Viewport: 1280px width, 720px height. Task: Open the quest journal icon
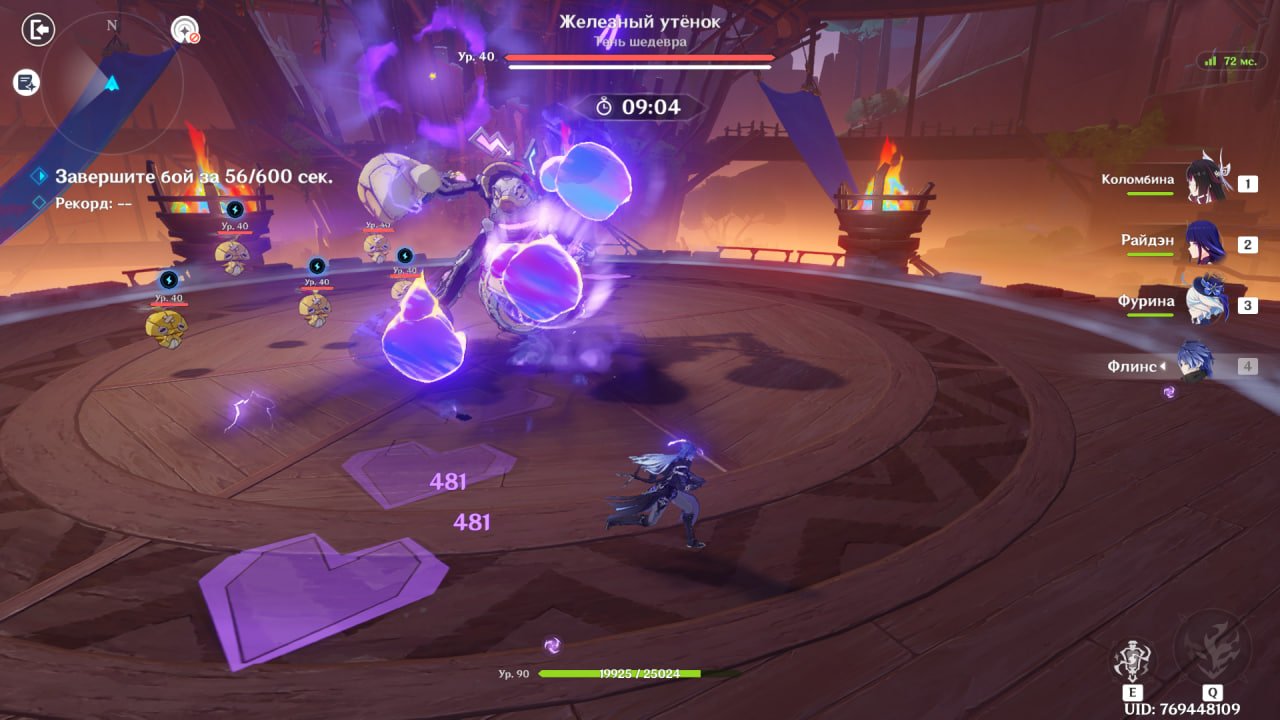(x=26, y=83)
